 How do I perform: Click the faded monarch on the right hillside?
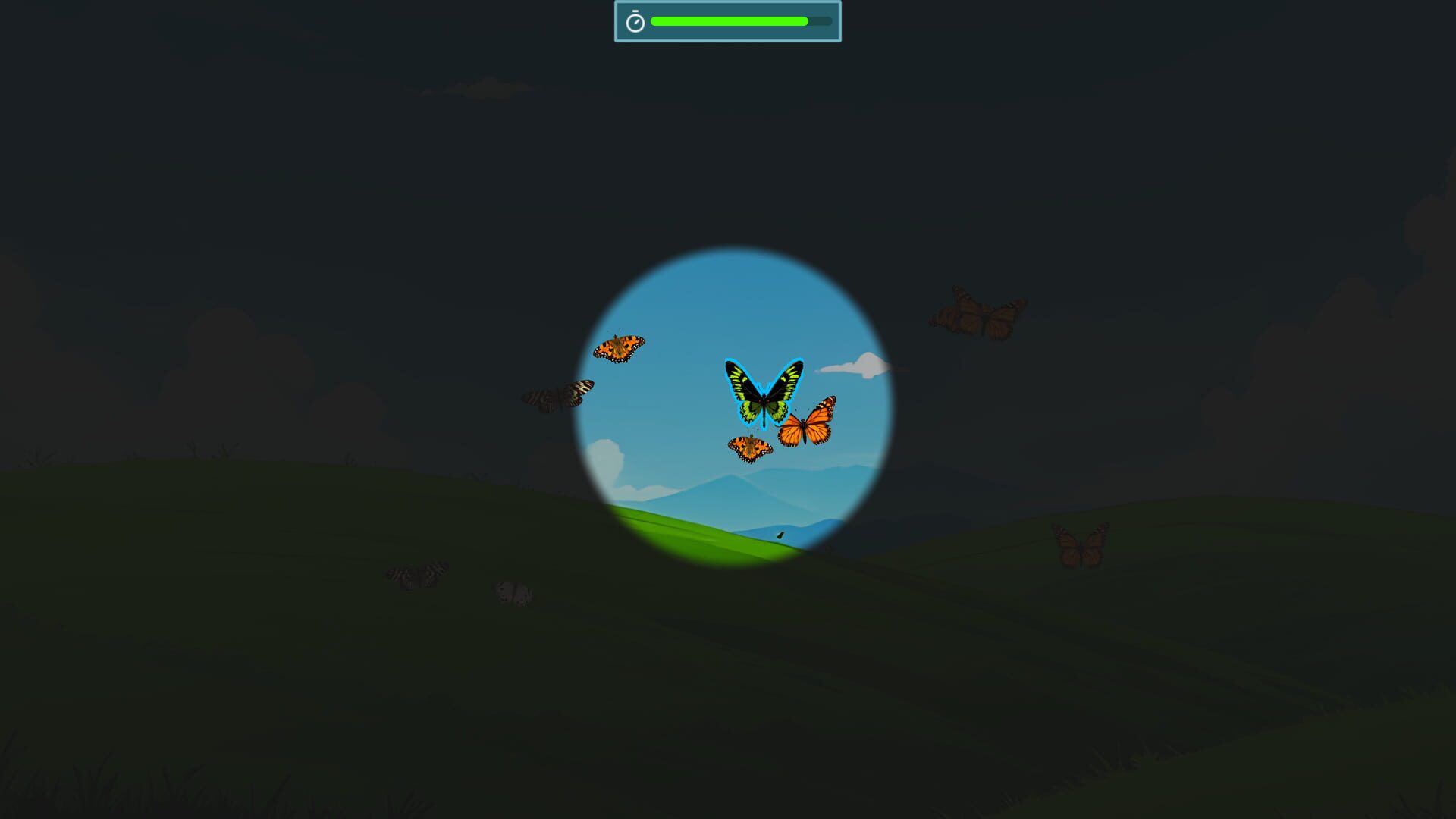tap(1080, 543)
